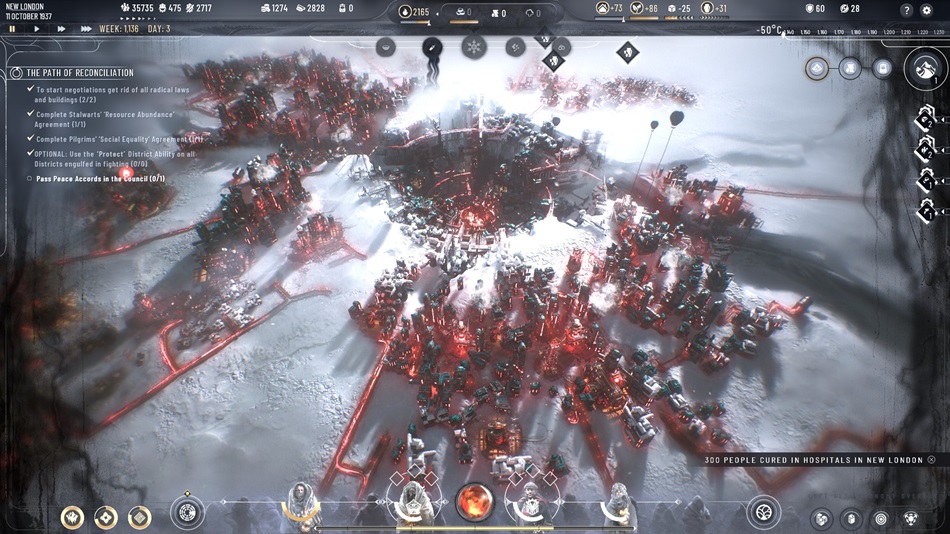Select the snowflake overlay icon
Viewport: 950px width, 534px height.
tap(473, 47)
